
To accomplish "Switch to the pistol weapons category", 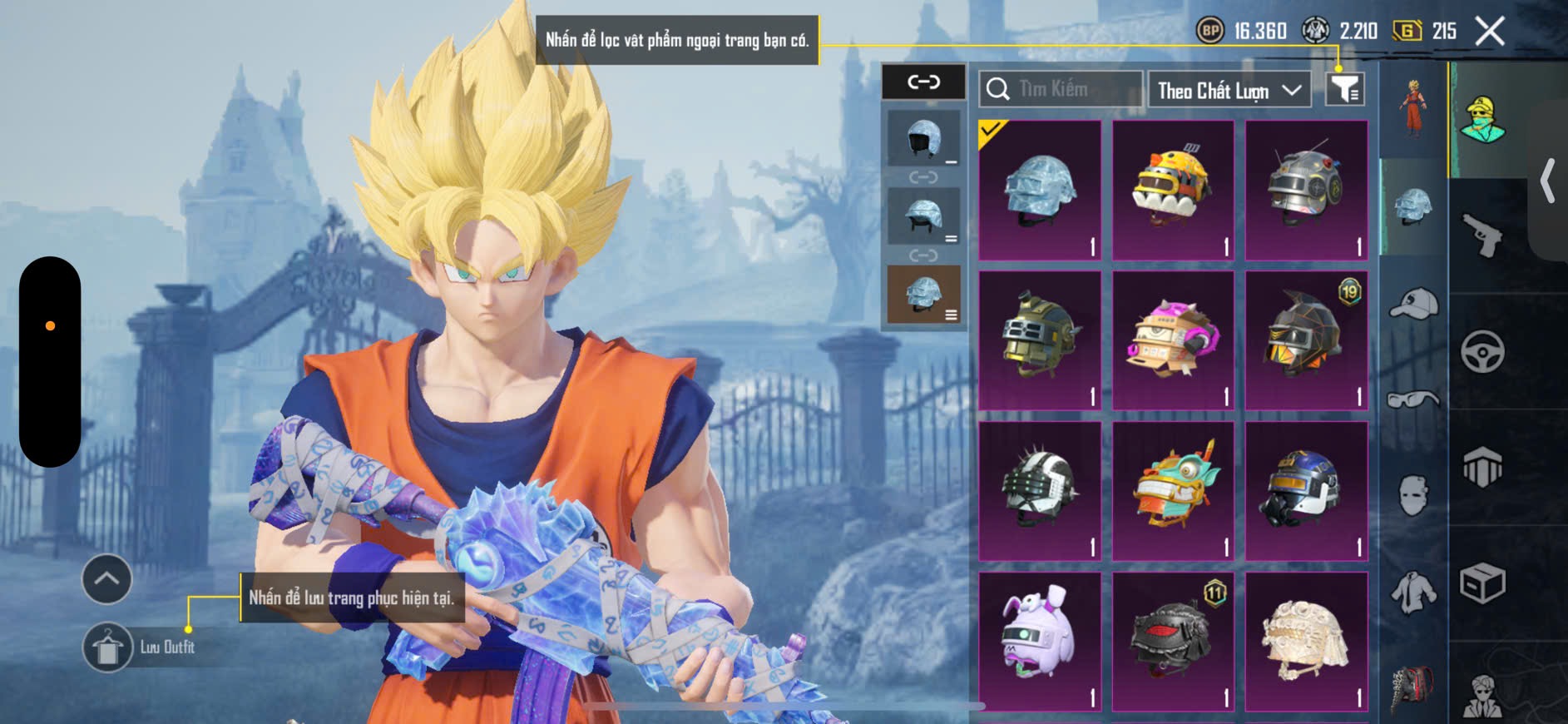I will point(1483,236).
